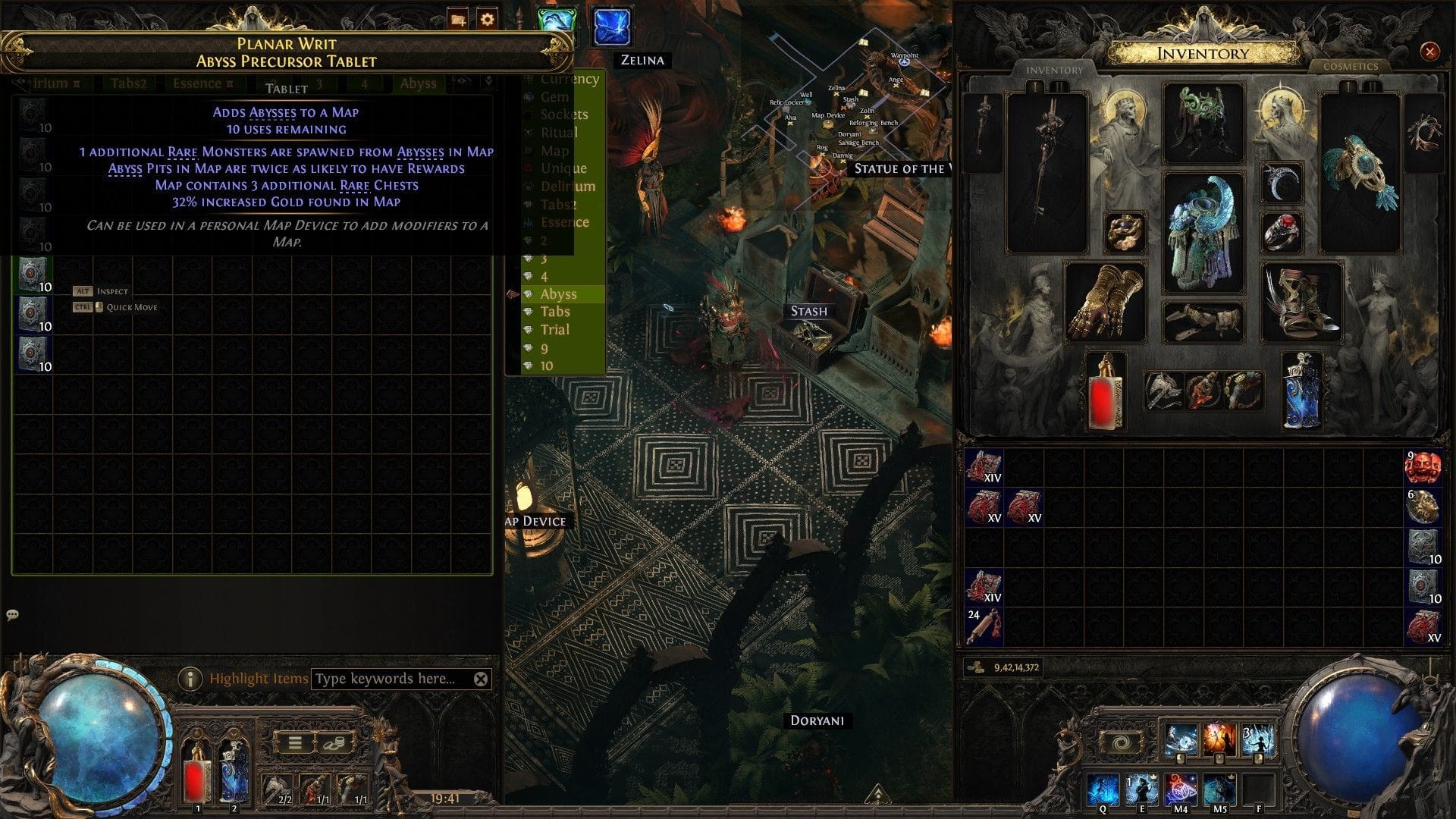Expand the stash tab list with the down chevron

coord(488,80)
